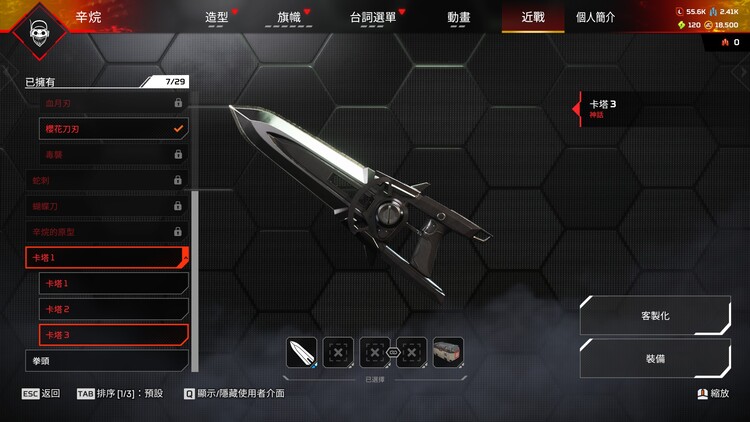Viewport: 750px width, 422px height.
Task: Select the locked 辛烷的原型 entry
Action: click(x=106, y=232)
